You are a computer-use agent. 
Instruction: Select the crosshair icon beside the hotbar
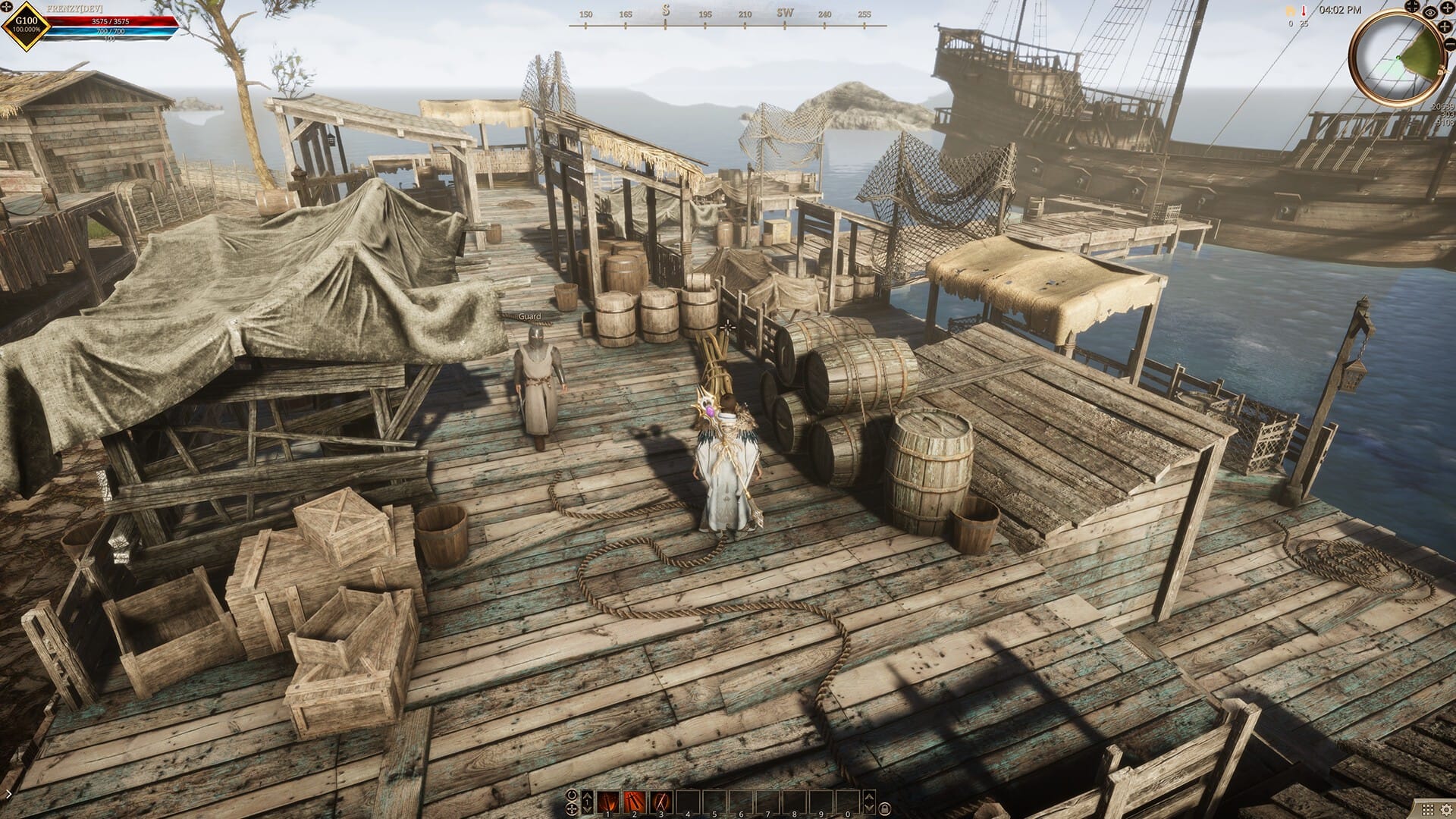pyautogui.click(x=572, y=810)
